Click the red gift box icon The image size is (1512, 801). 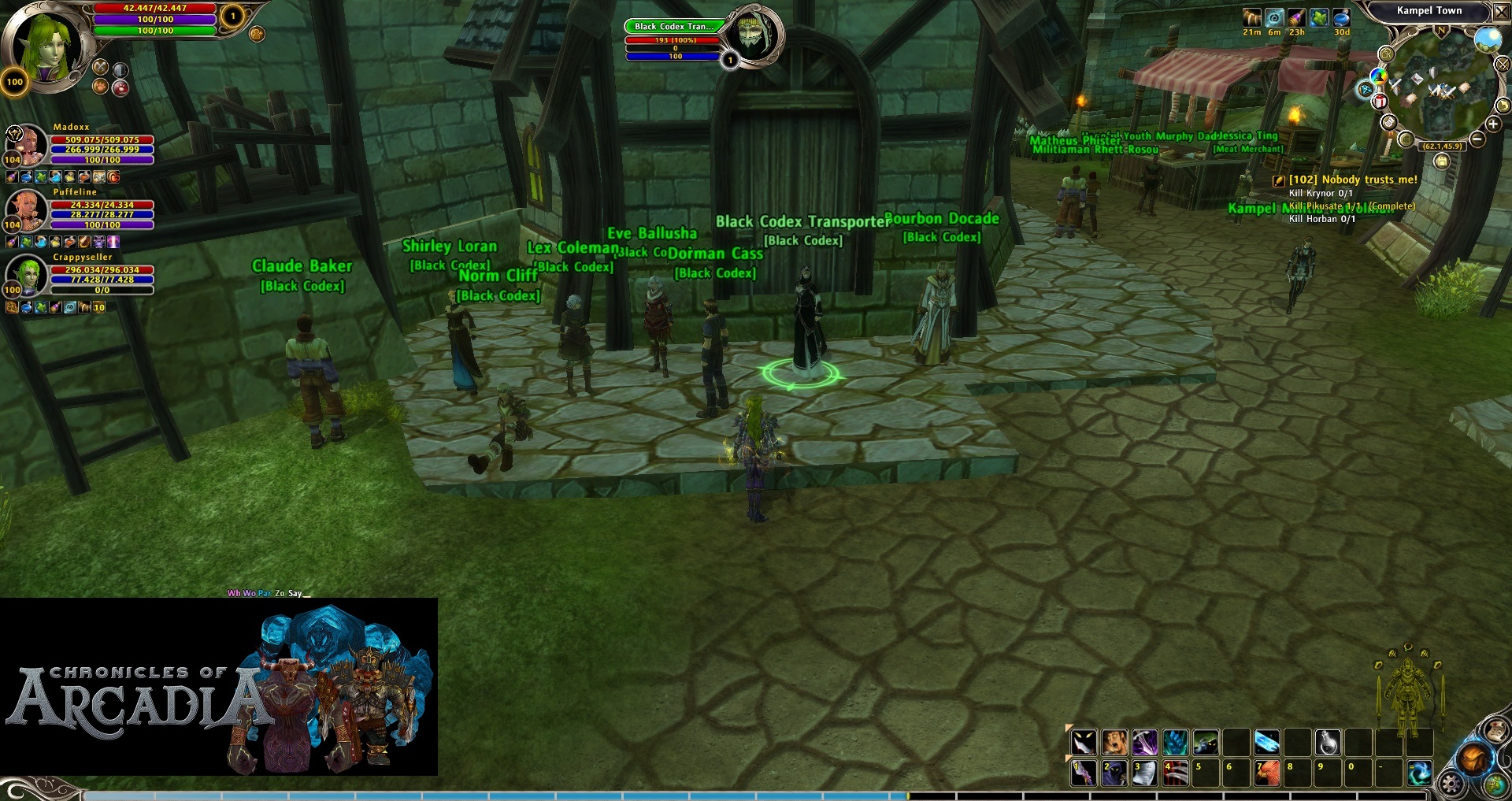[x=1380, y=102]
